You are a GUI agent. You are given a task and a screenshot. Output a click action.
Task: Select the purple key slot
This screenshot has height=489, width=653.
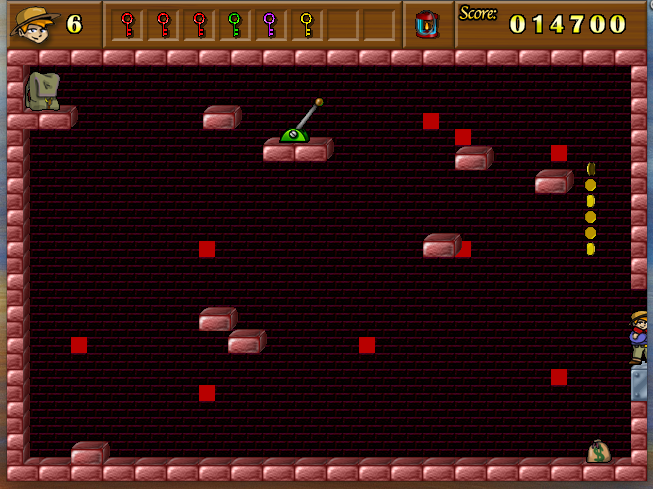point(269,23)
